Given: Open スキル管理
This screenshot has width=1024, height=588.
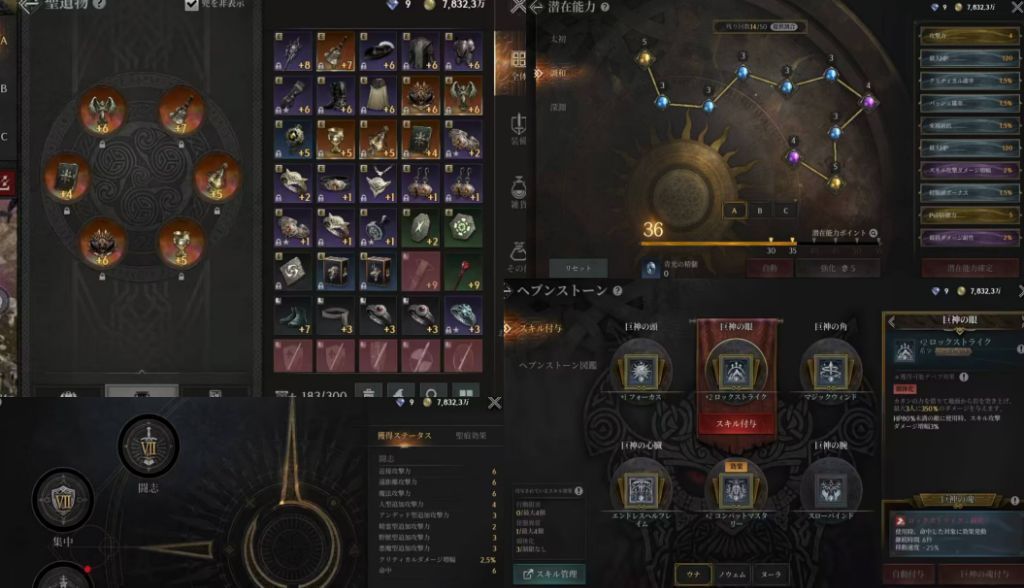Looking at the screenshot, I should (550, 575).
